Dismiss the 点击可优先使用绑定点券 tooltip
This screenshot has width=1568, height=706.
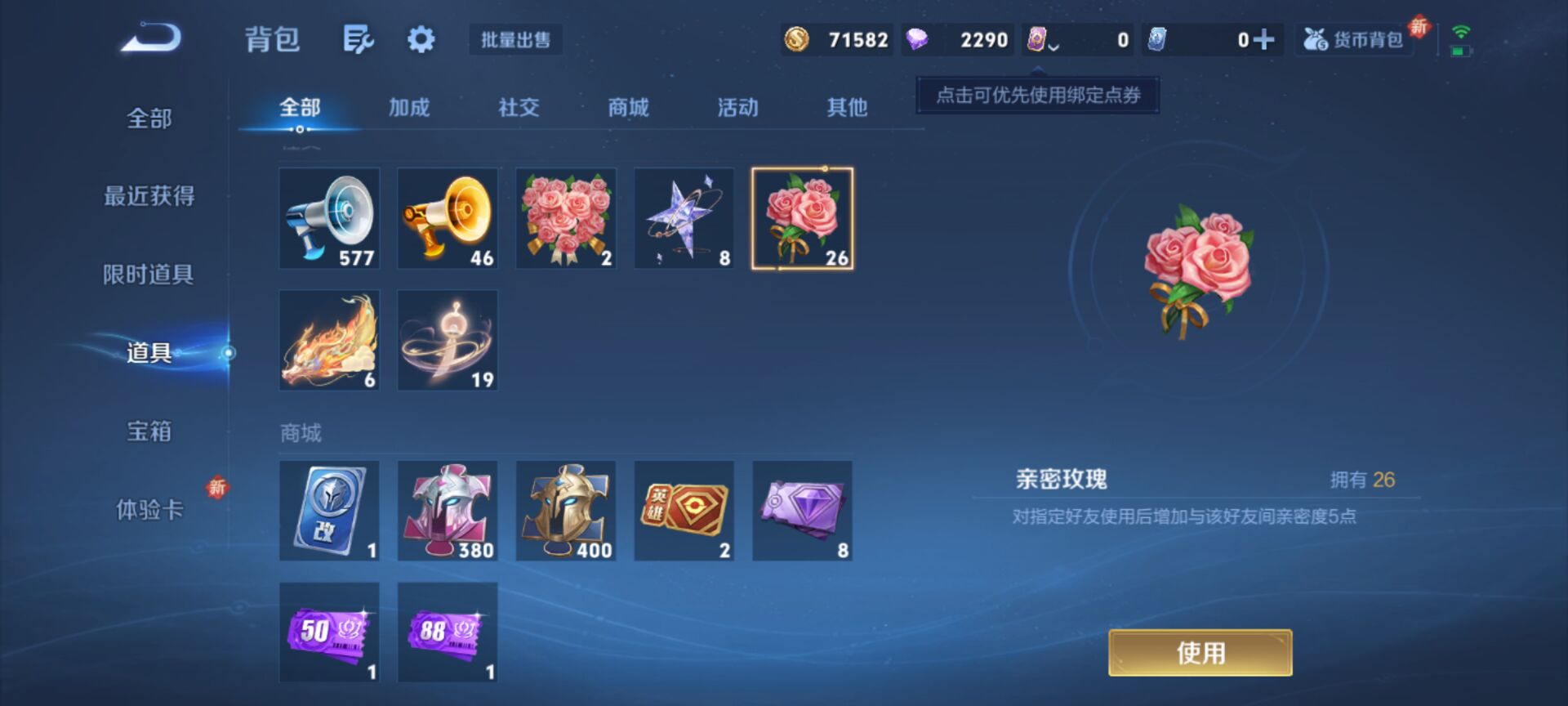click(1036, 94)
